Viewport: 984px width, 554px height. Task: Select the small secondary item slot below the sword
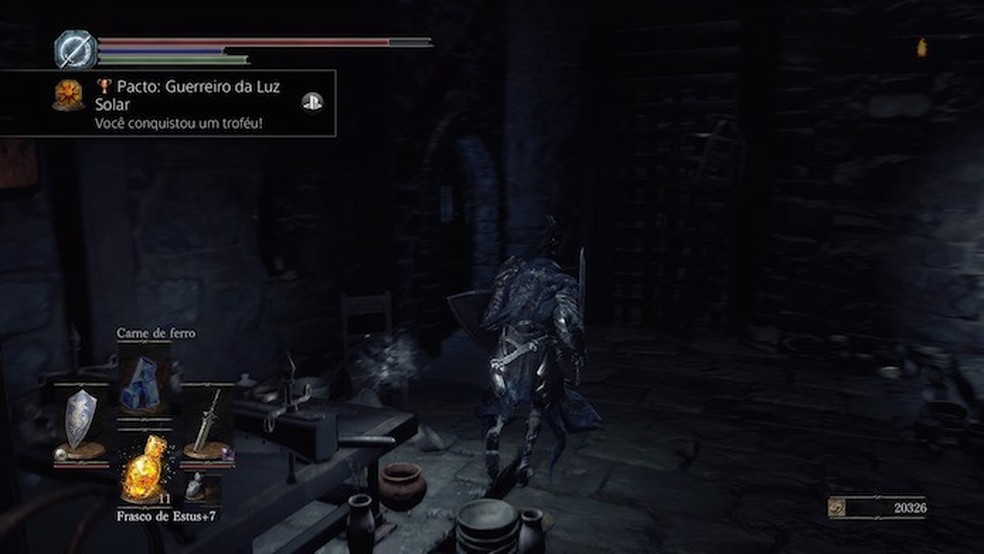click(203, 486)
